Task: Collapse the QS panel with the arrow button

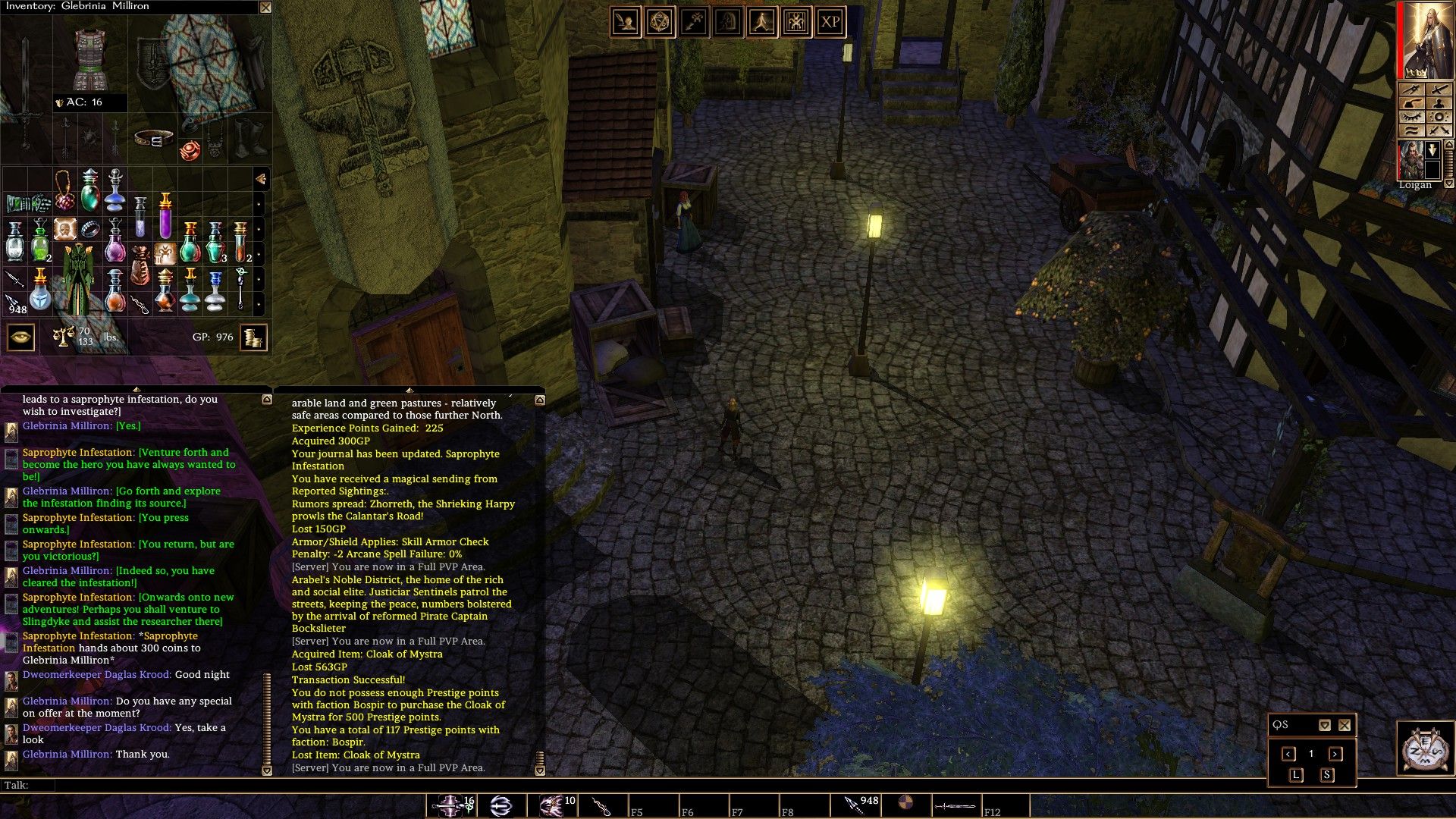Action: 1324,725
